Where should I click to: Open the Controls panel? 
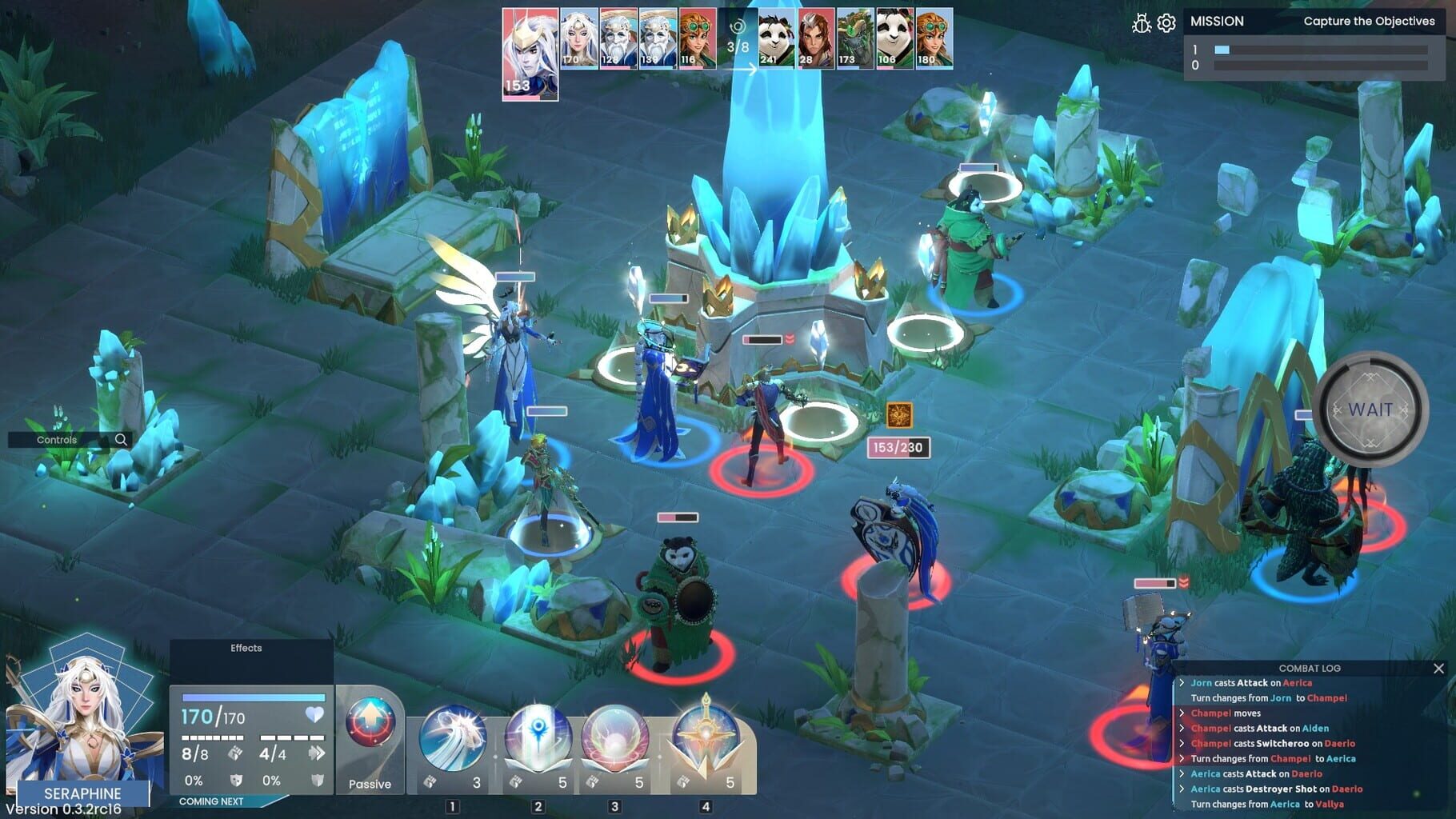(x=58, y=440)
